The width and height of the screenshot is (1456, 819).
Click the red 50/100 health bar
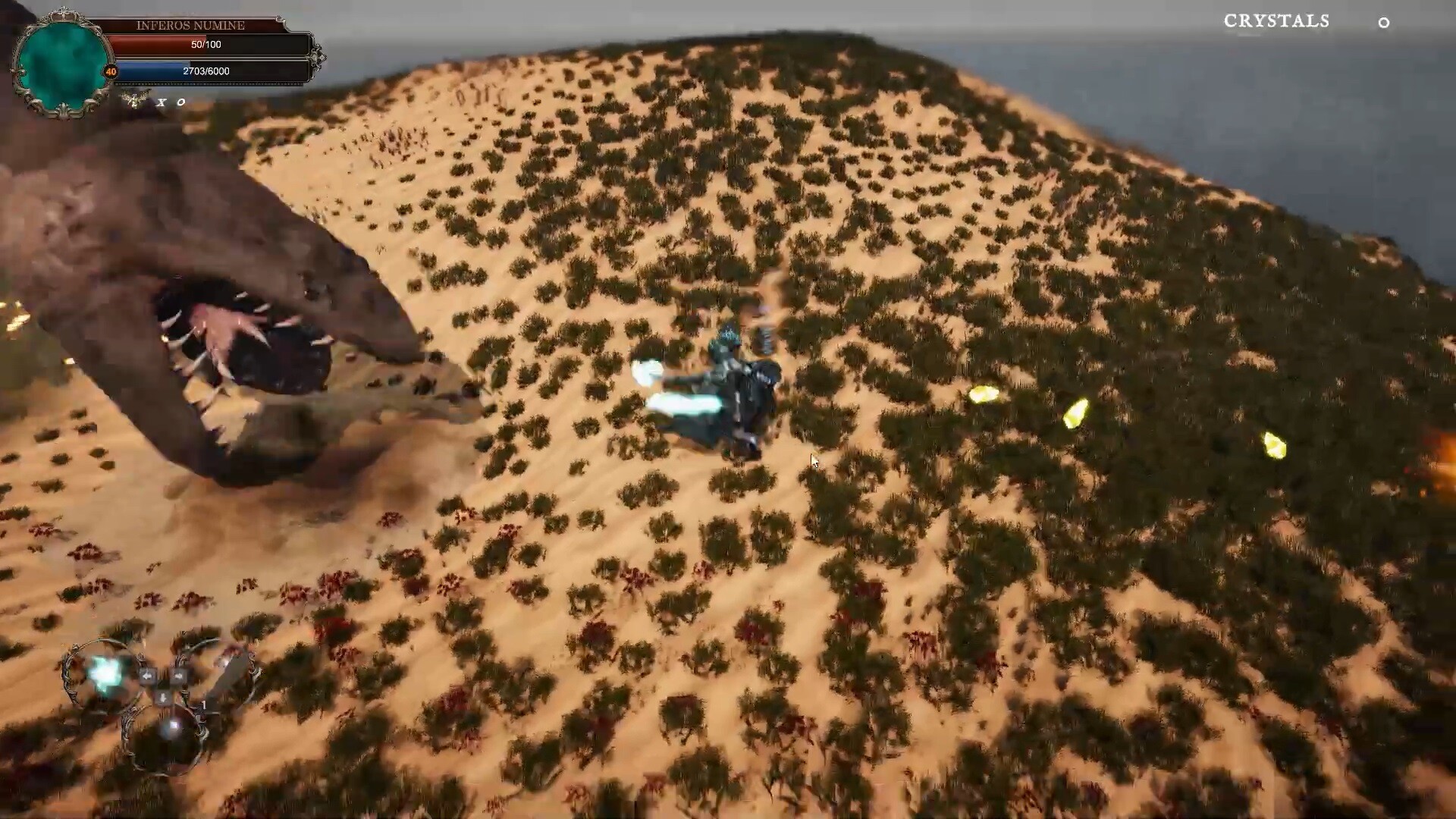205,45
